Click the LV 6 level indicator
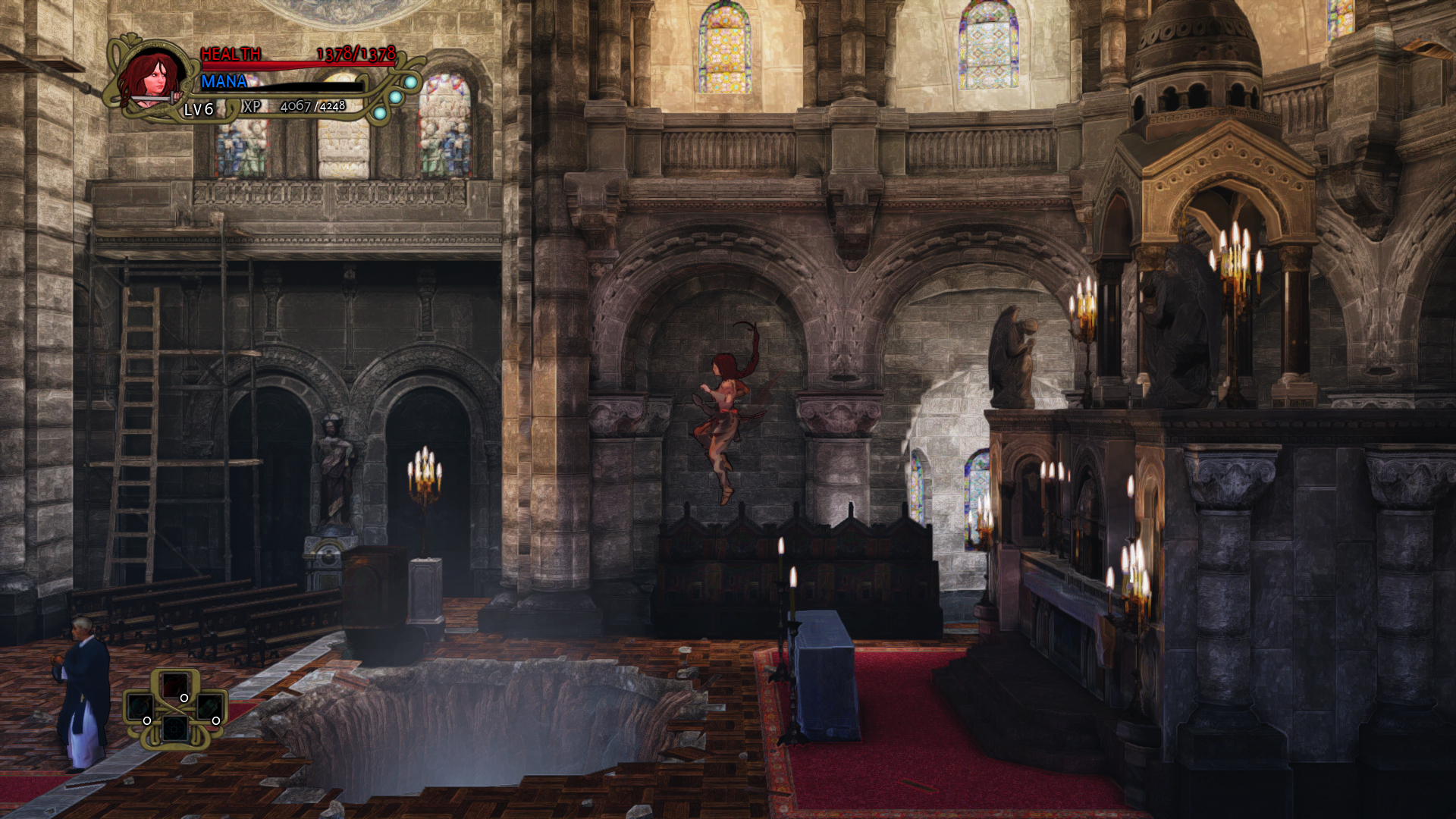 198,109
